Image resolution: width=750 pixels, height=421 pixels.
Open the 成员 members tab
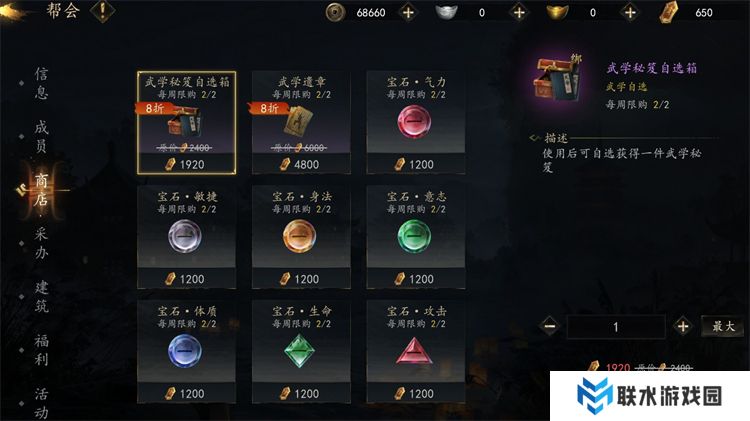pyautogui.click(x=41, y=137)
